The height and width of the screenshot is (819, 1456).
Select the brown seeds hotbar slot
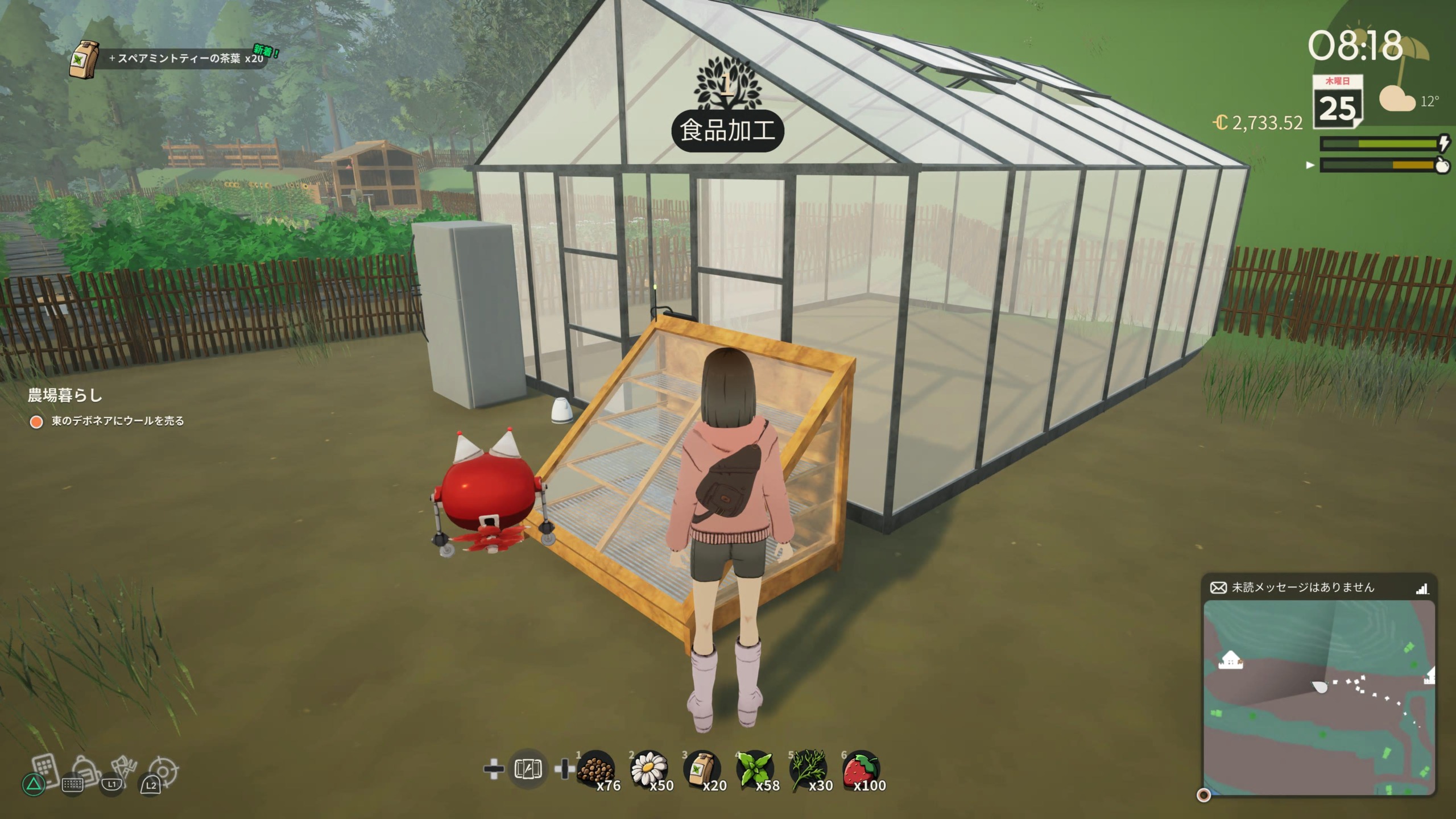click(x=595, y=770)
